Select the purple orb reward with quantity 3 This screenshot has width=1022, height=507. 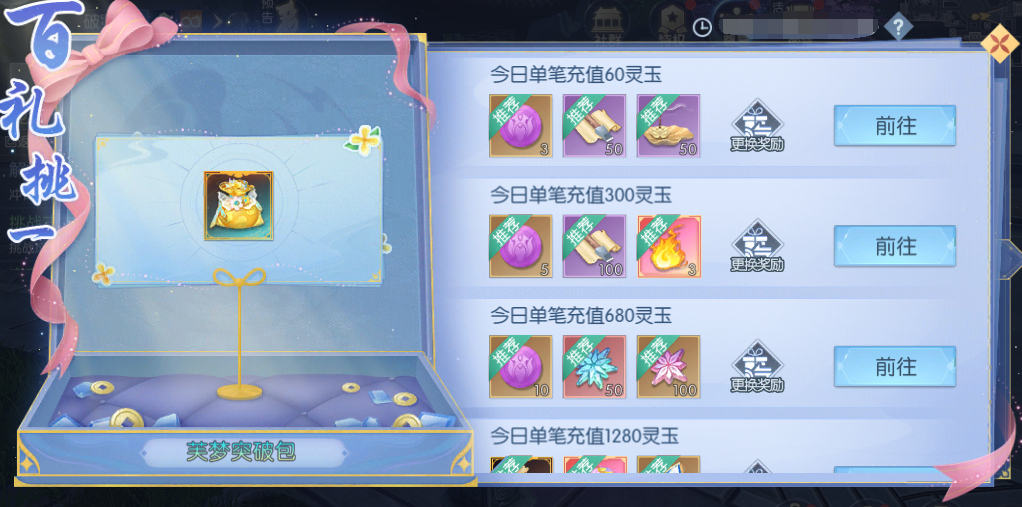coord(520,126)
